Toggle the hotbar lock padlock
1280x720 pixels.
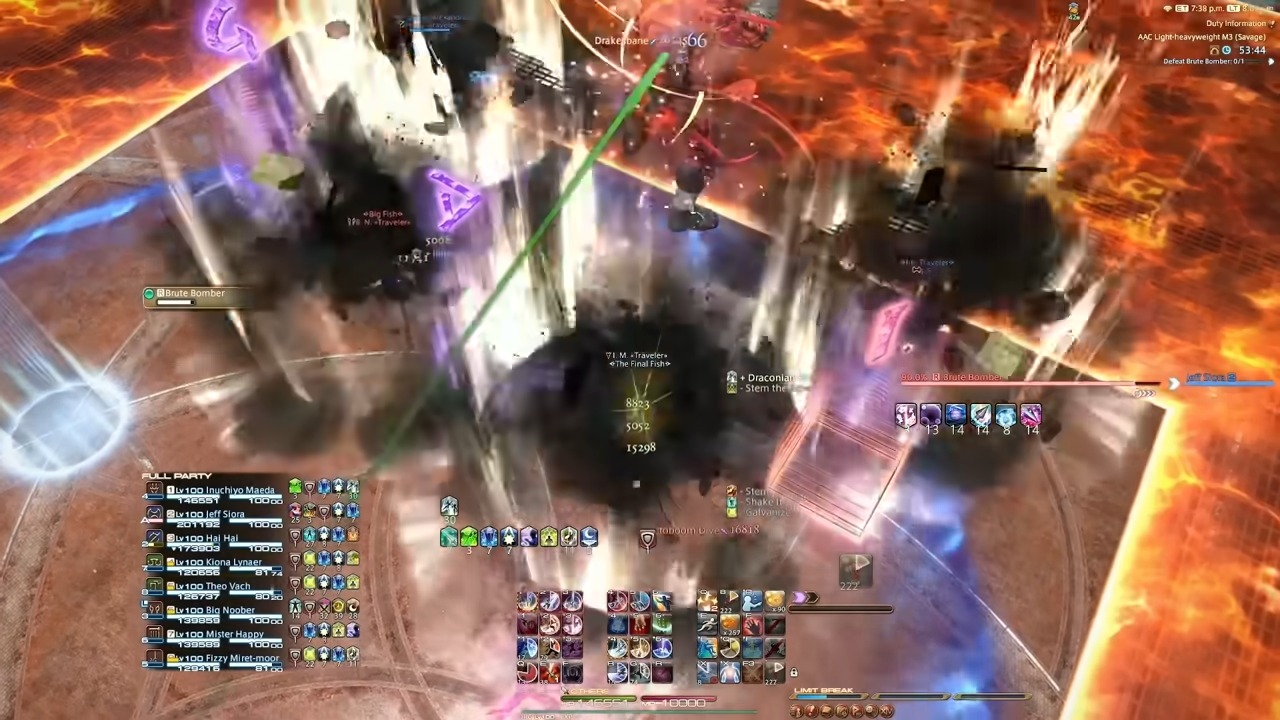coord(793,671)
